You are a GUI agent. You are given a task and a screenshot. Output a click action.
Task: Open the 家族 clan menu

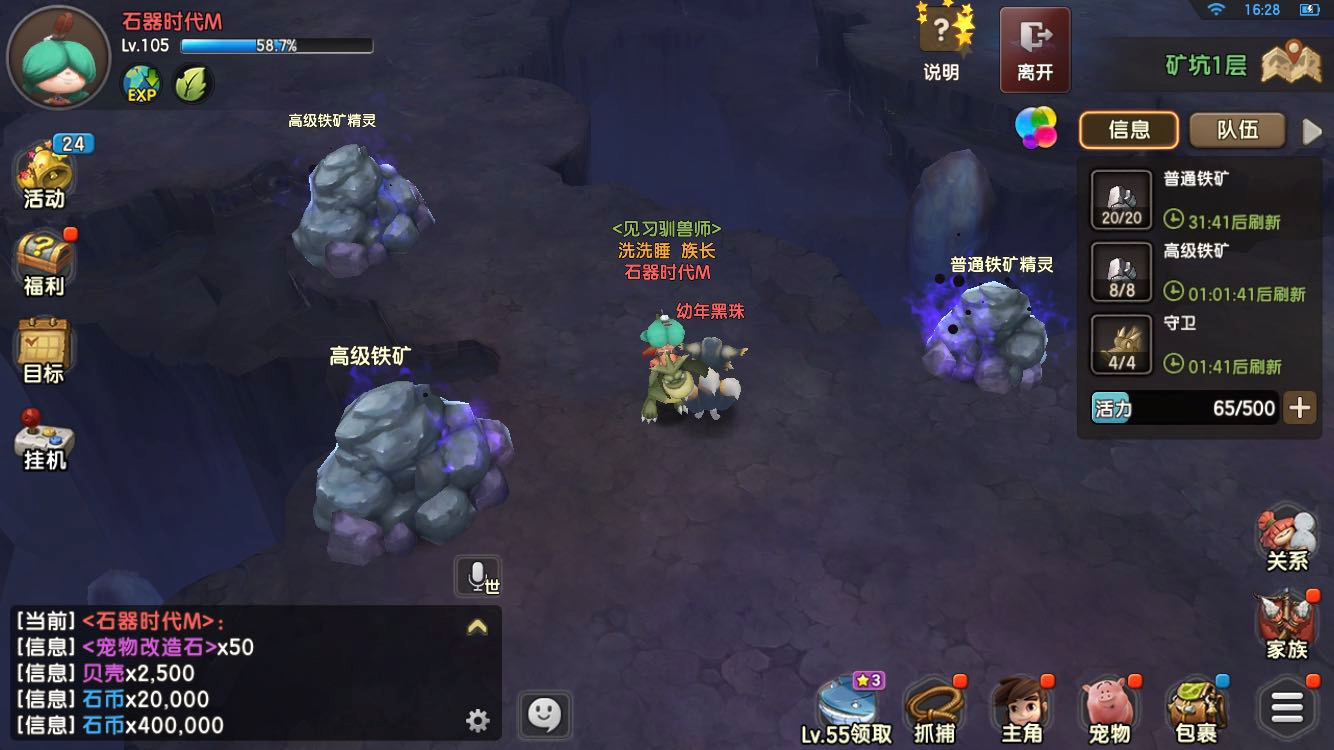(1287, 626)
